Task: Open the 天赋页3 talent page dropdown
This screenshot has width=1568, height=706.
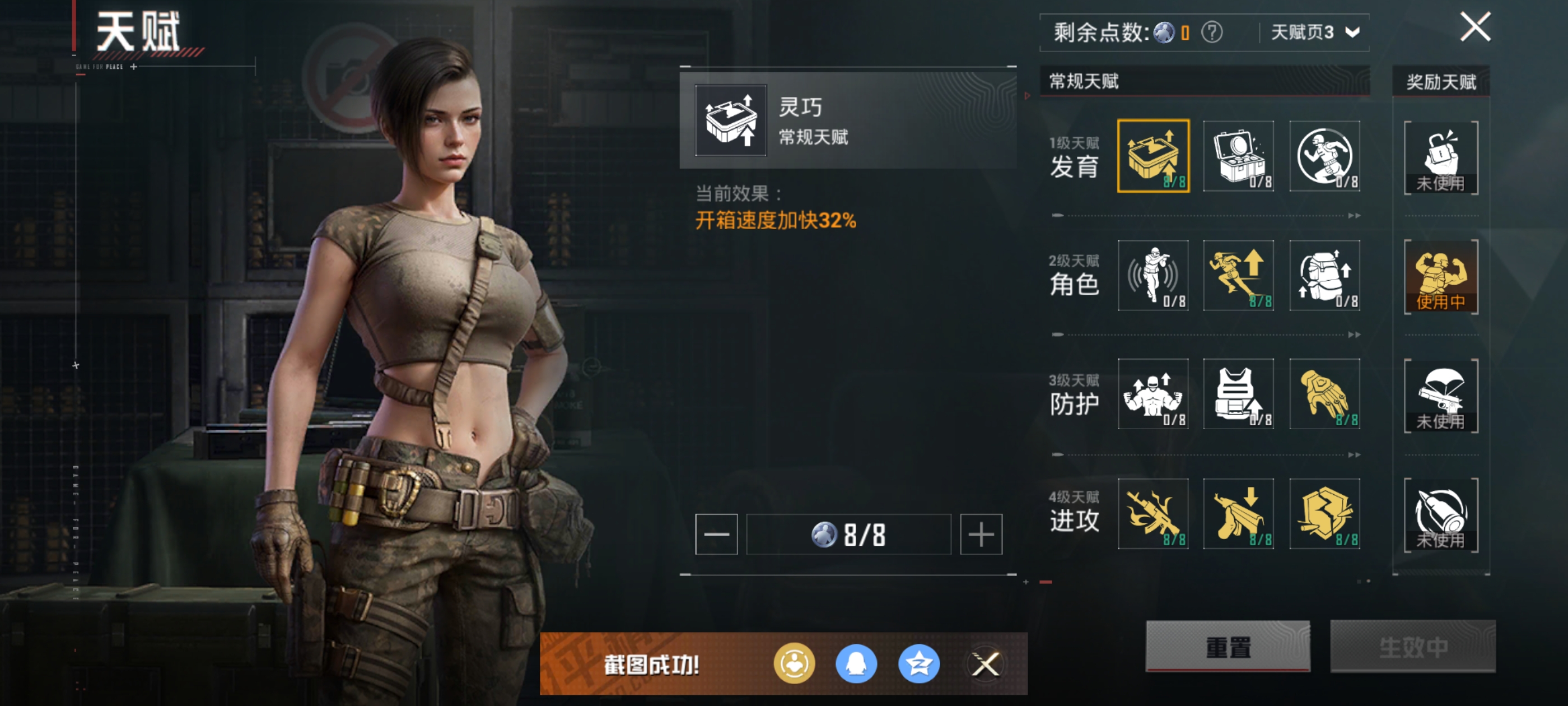Action: pyautogui.click(x=1315, y=32)
